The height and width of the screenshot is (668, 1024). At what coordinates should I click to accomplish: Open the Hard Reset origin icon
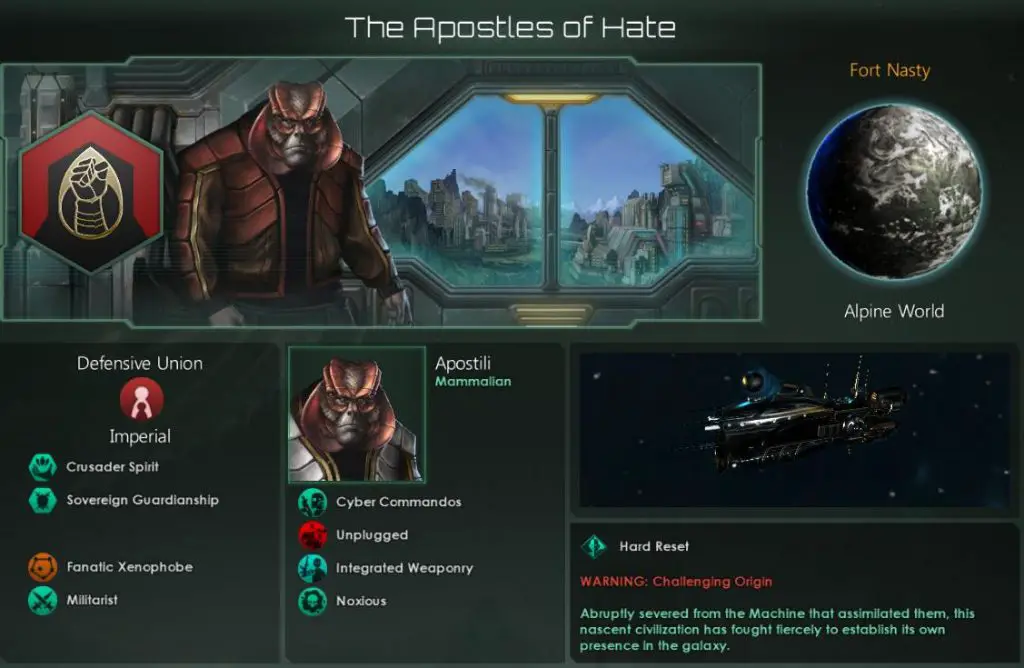tap(593, 547)
